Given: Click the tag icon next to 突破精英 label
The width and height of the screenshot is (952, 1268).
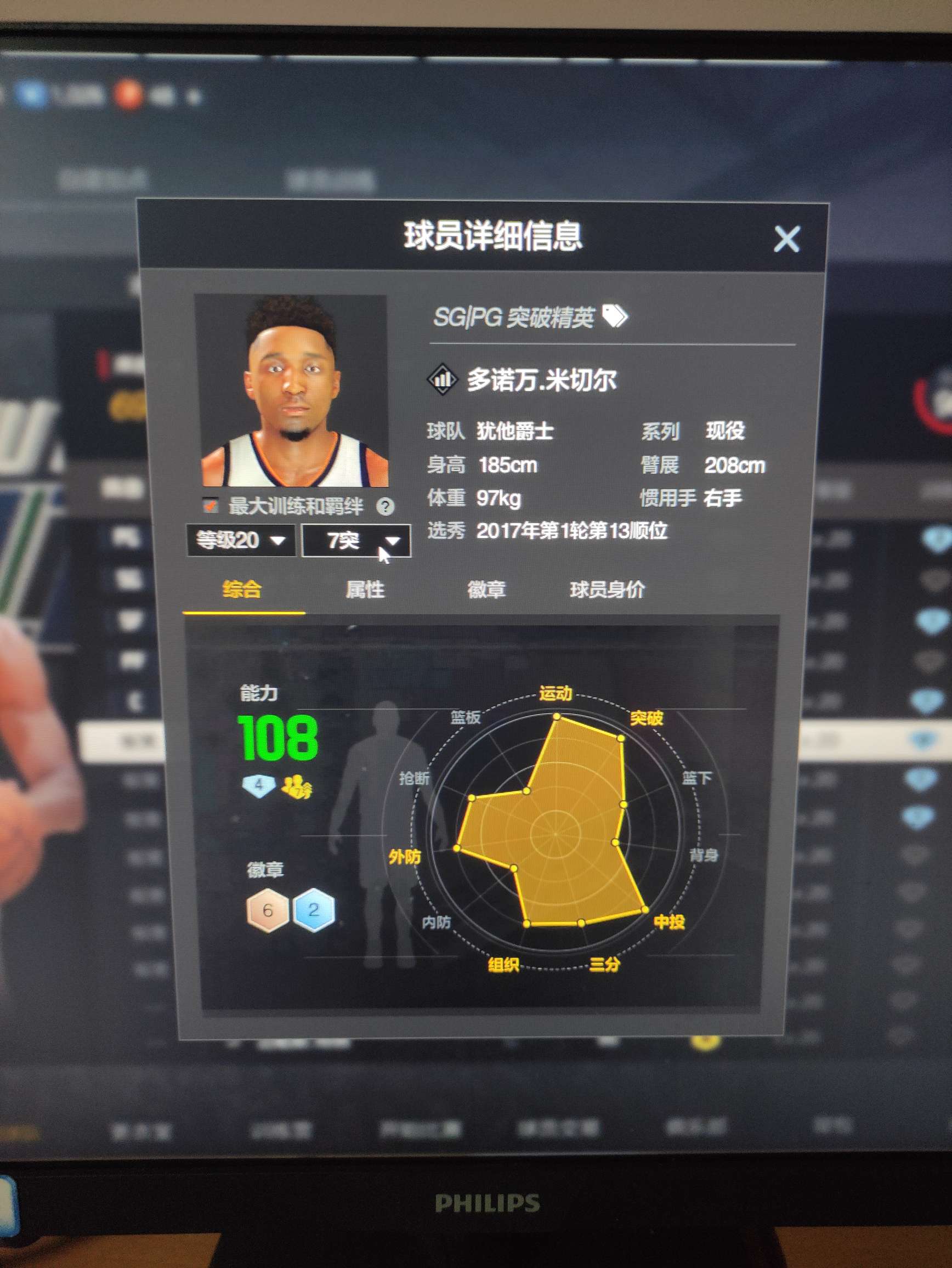Looking at the screenshot, I should 615,317.
